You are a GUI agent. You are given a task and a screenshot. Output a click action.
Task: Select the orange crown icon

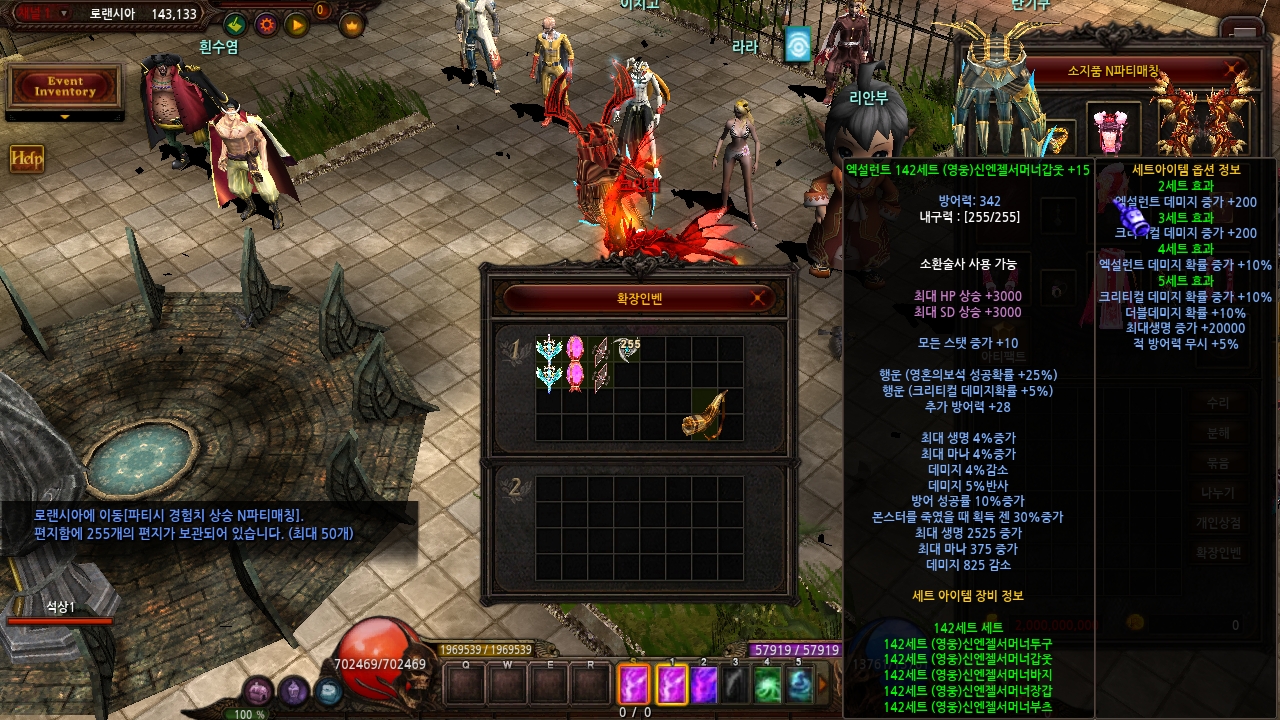pos(352,25)
